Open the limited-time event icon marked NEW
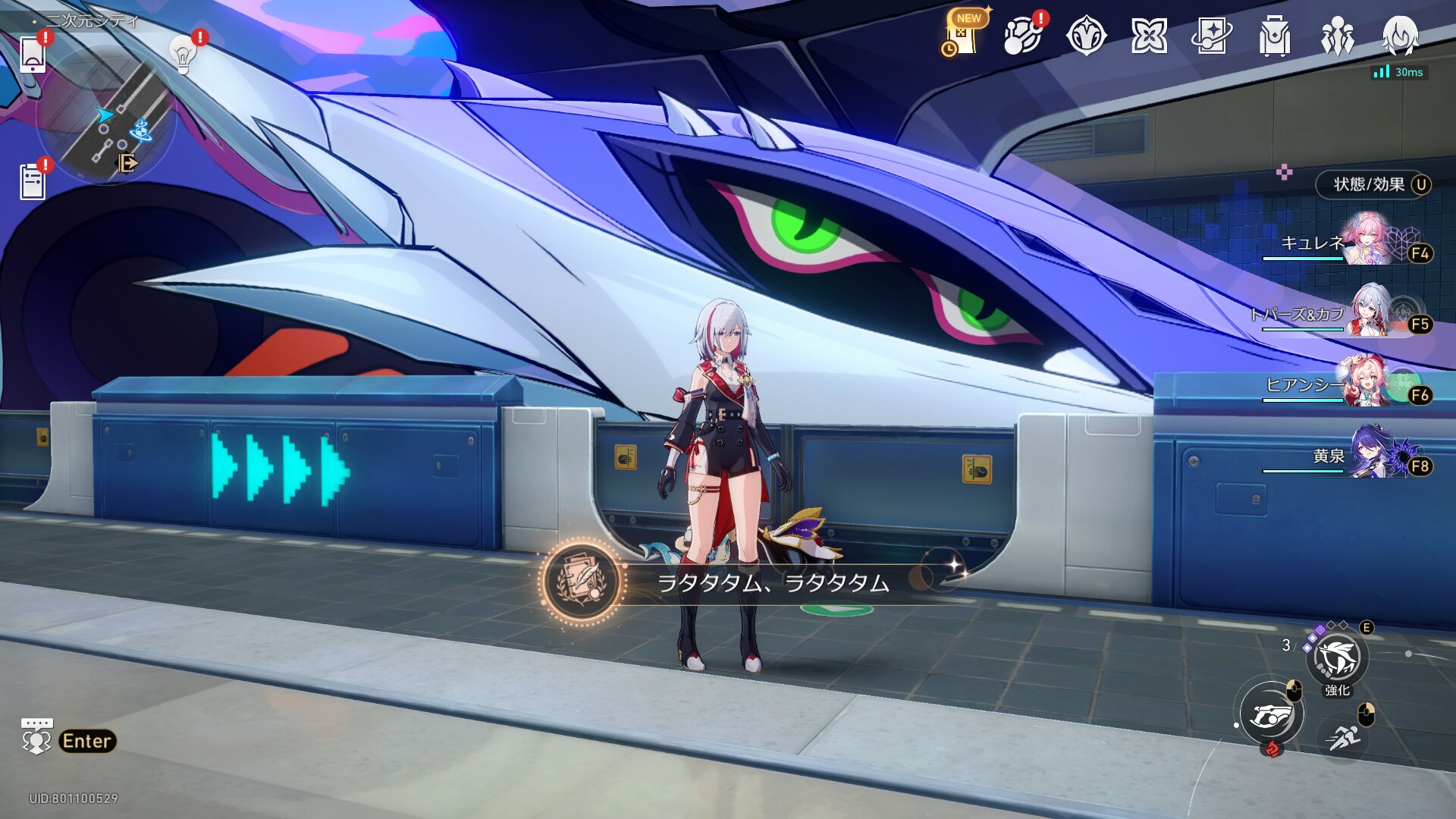This screenshot has height=819, width=1456. [x=964, y=35]
